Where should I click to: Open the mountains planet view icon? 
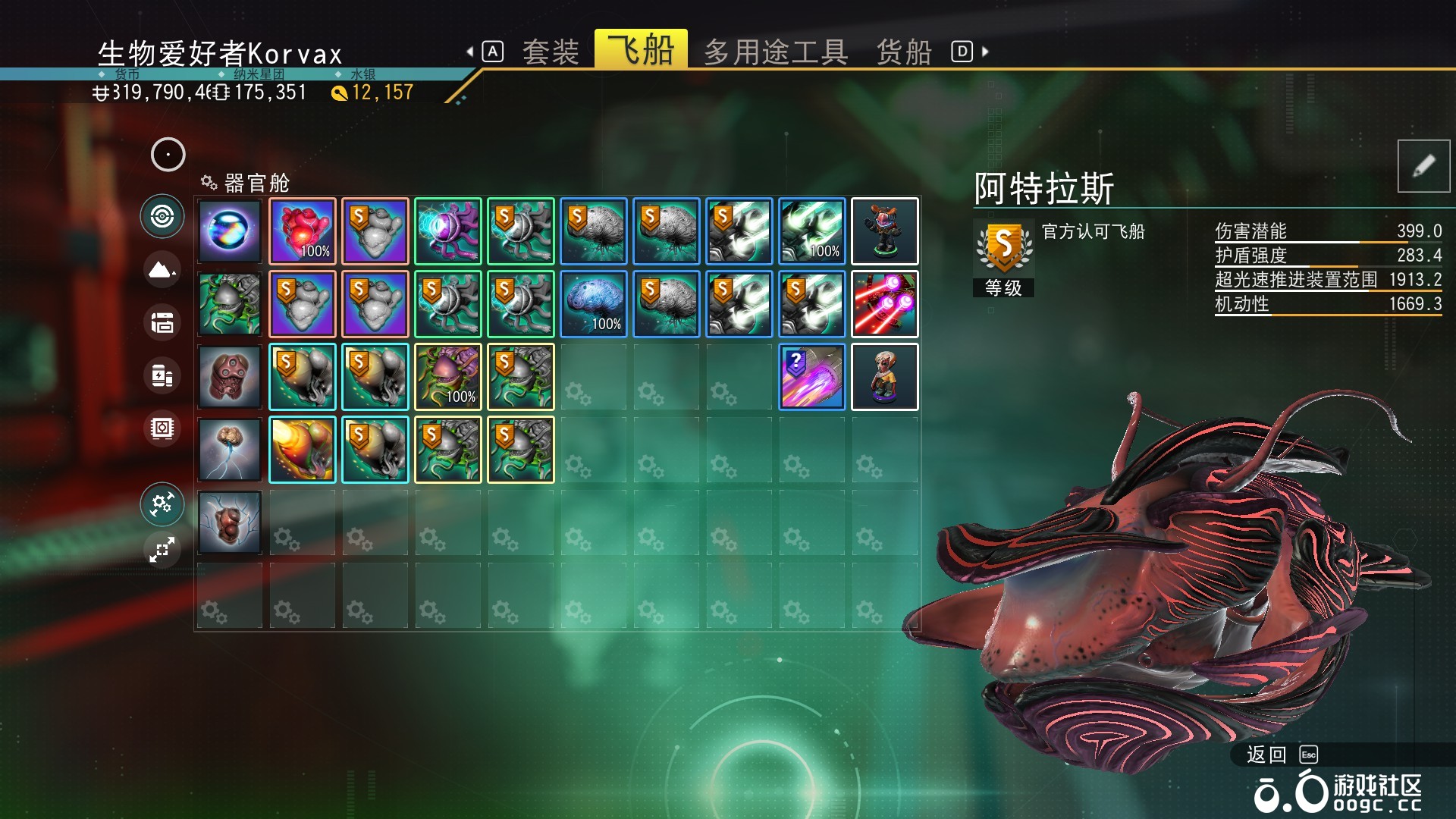tap(162, 271)
